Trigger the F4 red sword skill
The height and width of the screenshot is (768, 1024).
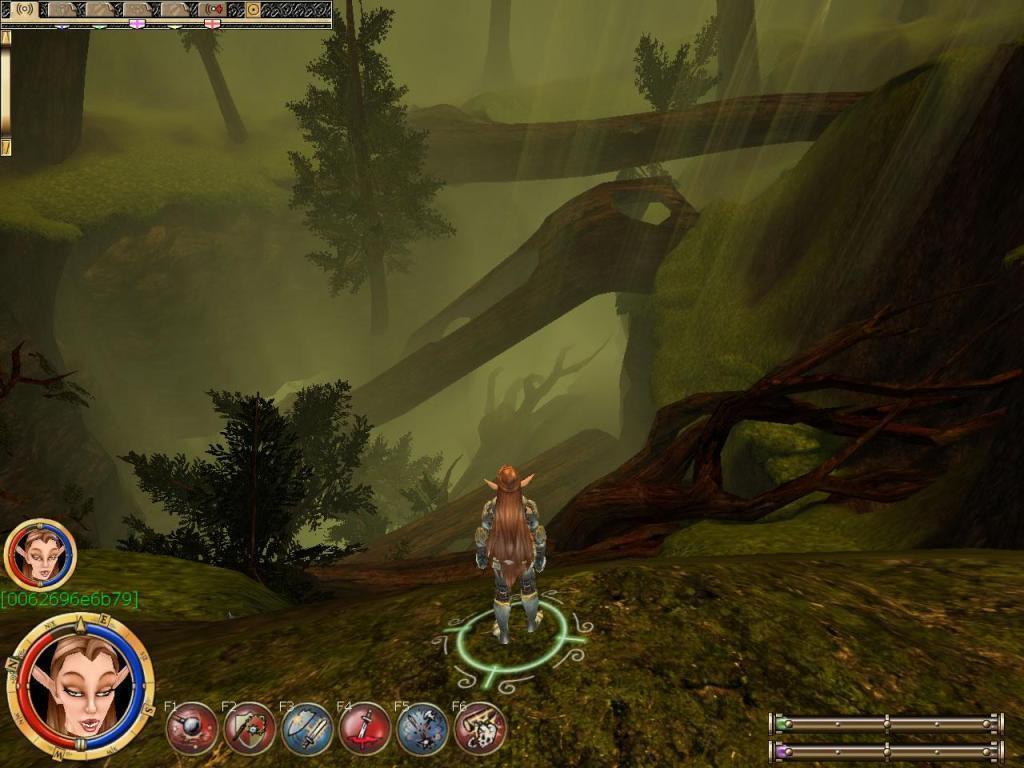pyautogui.click(x=365, y=728)
